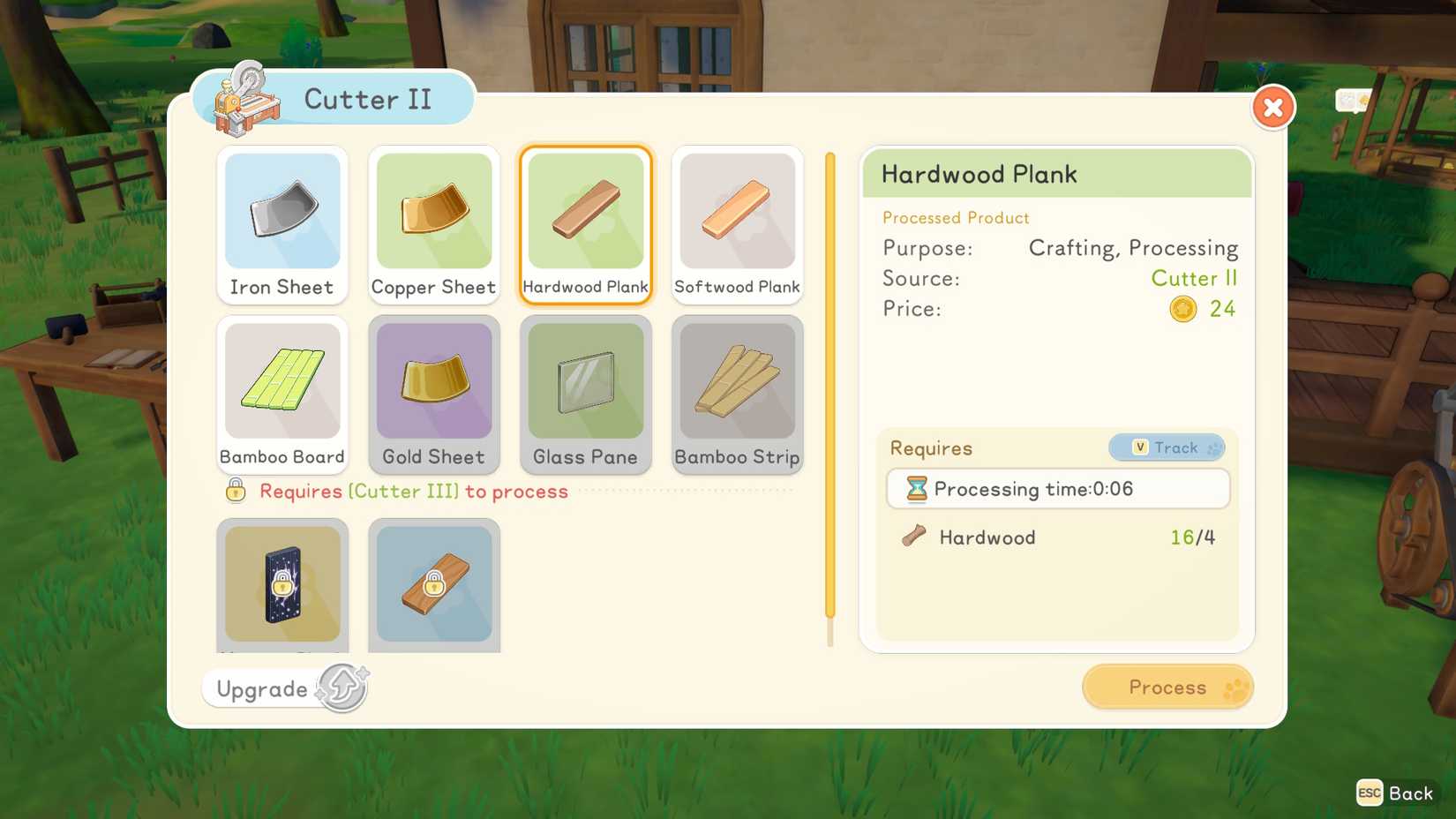Choose the Bamboo Strip recipe
The width and height of the screenshot is (1456, 819).
click(x=737, y=394)
